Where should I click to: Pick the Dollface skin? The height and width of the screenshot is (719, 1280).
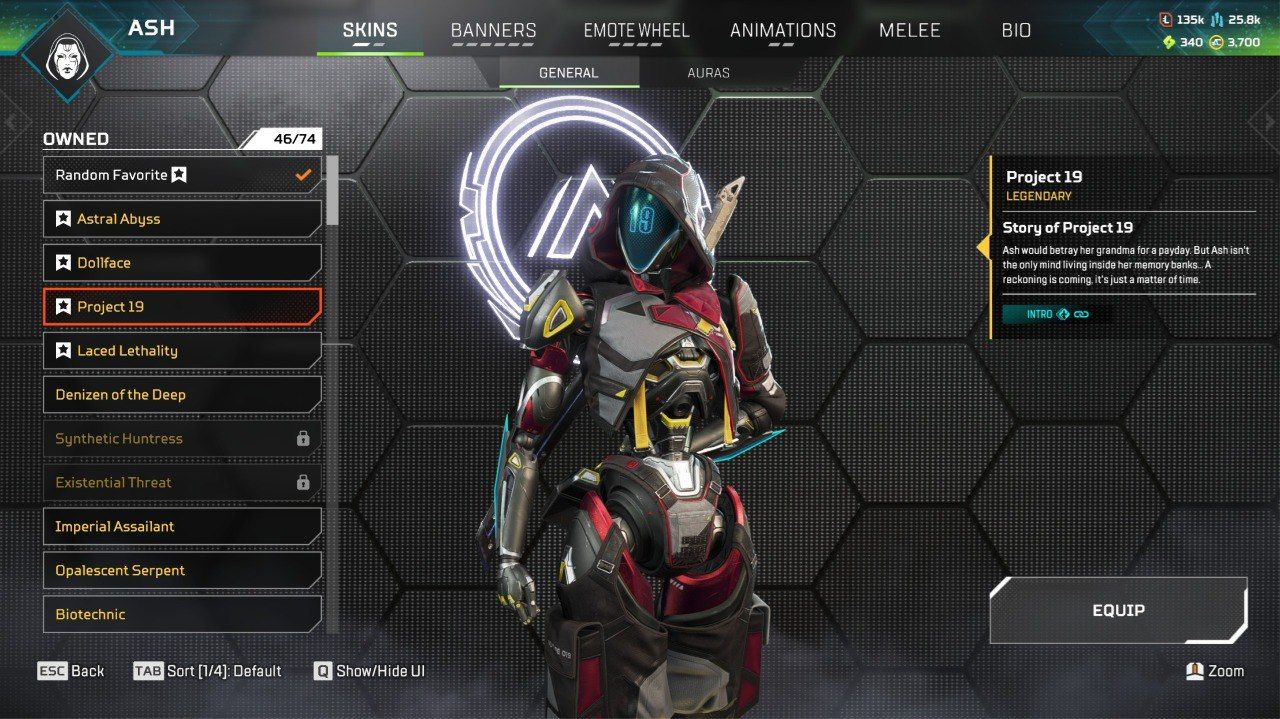(x=182, y=263)
